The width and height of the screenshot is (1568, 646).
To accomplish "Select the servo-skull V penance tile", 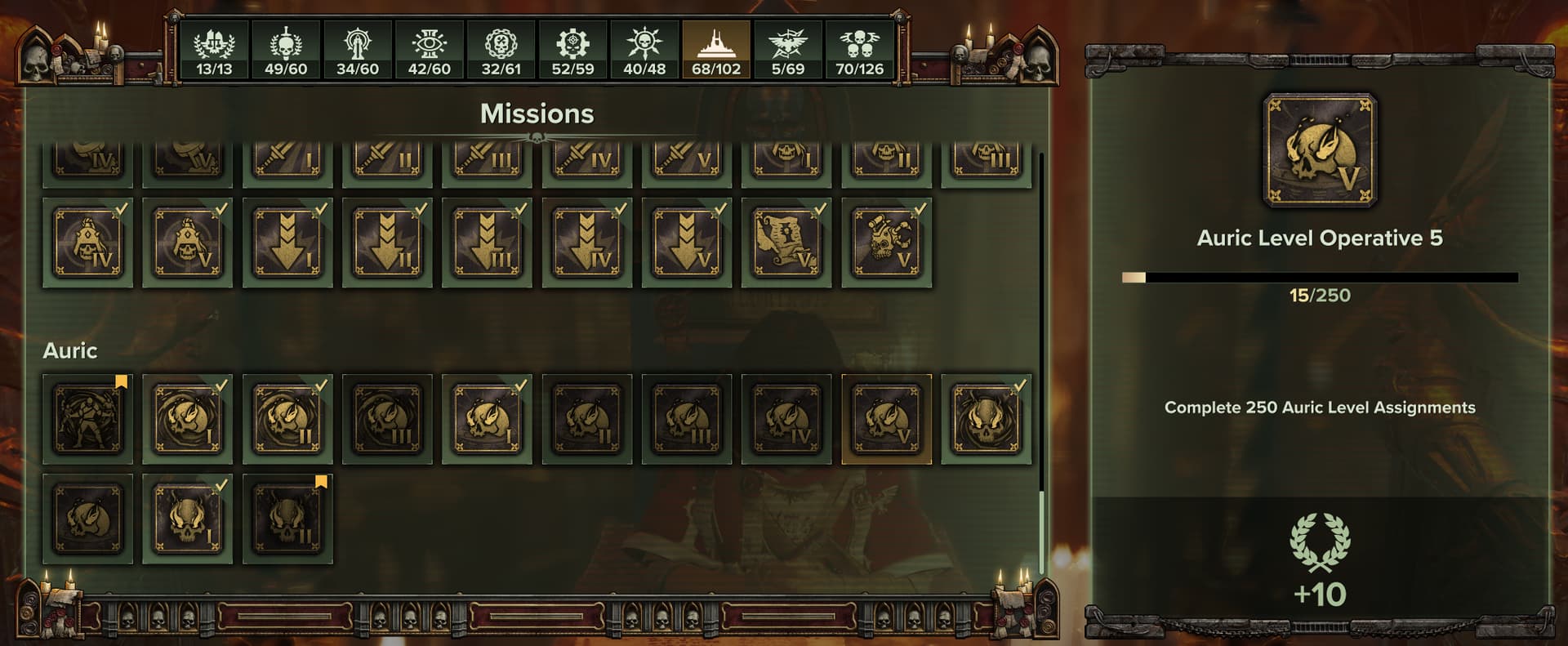I will [x=887, y=243].
